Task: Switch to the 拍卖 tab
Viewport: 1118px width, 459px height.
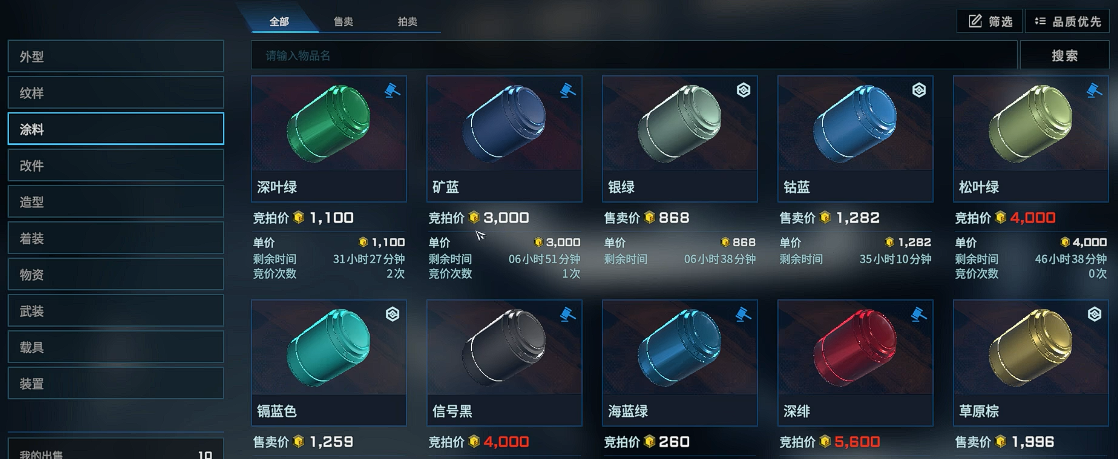Action: tap(408, 21)
